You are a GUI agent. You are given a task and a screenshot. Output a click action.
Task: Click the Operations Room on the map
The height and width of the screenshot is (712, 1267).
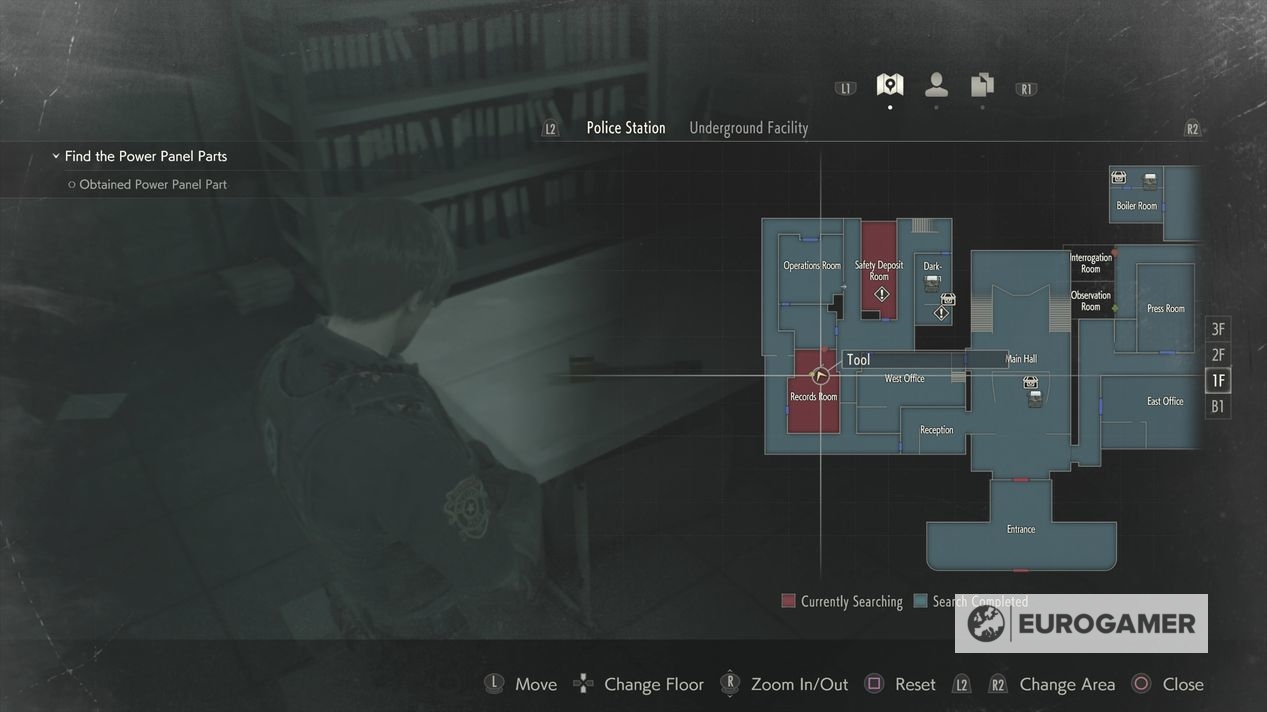click(x=811, y=266)
